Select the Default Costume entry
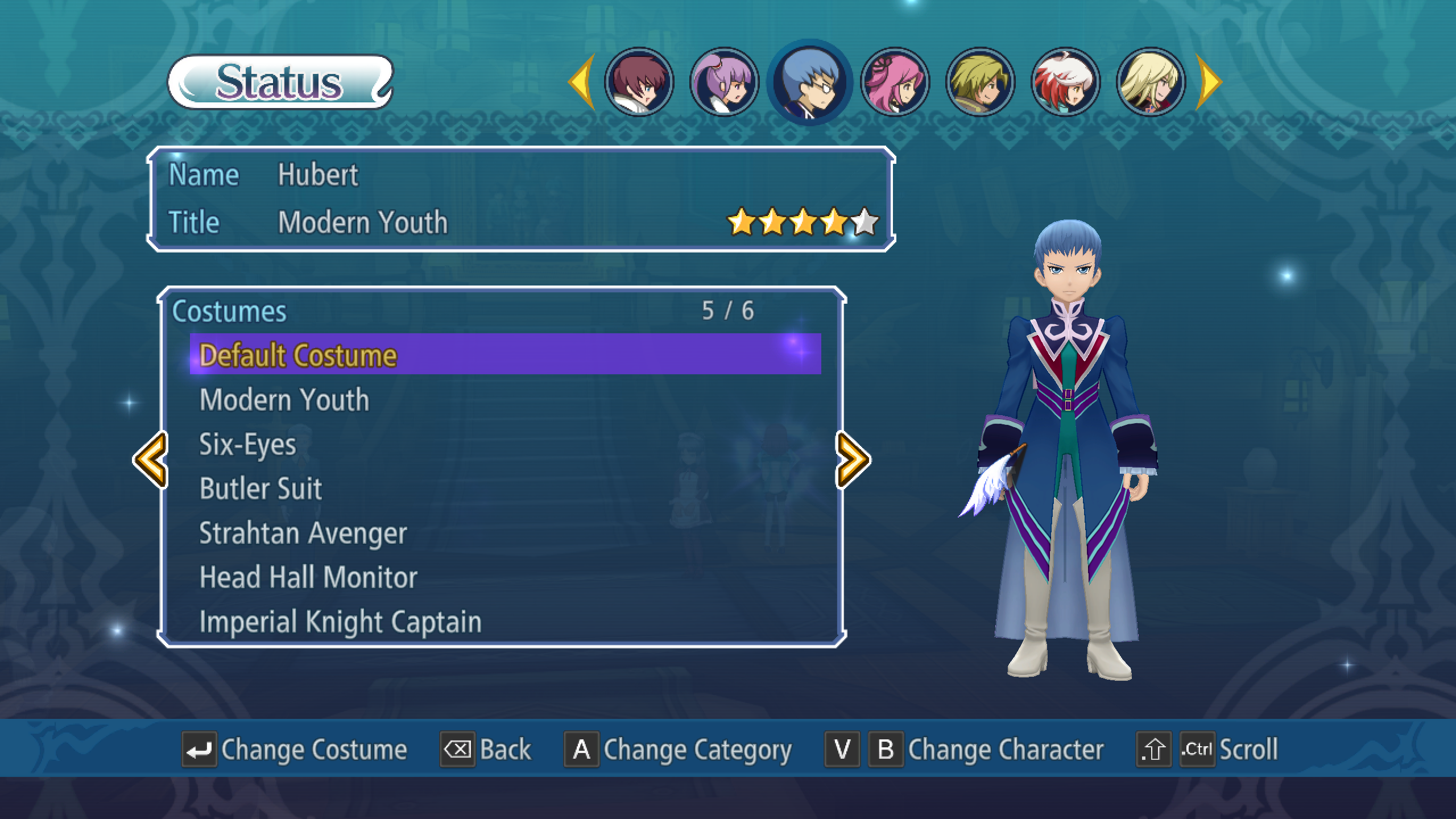Viewport: 1456px width, 819px height. pos(504,355)
